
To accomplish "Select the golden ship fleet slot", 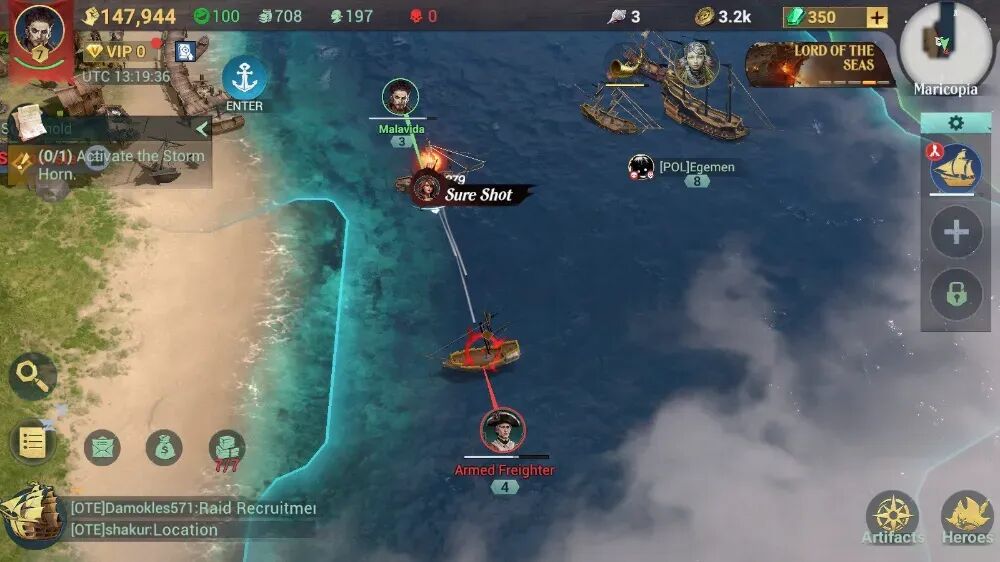I will (x=956, y=168).
